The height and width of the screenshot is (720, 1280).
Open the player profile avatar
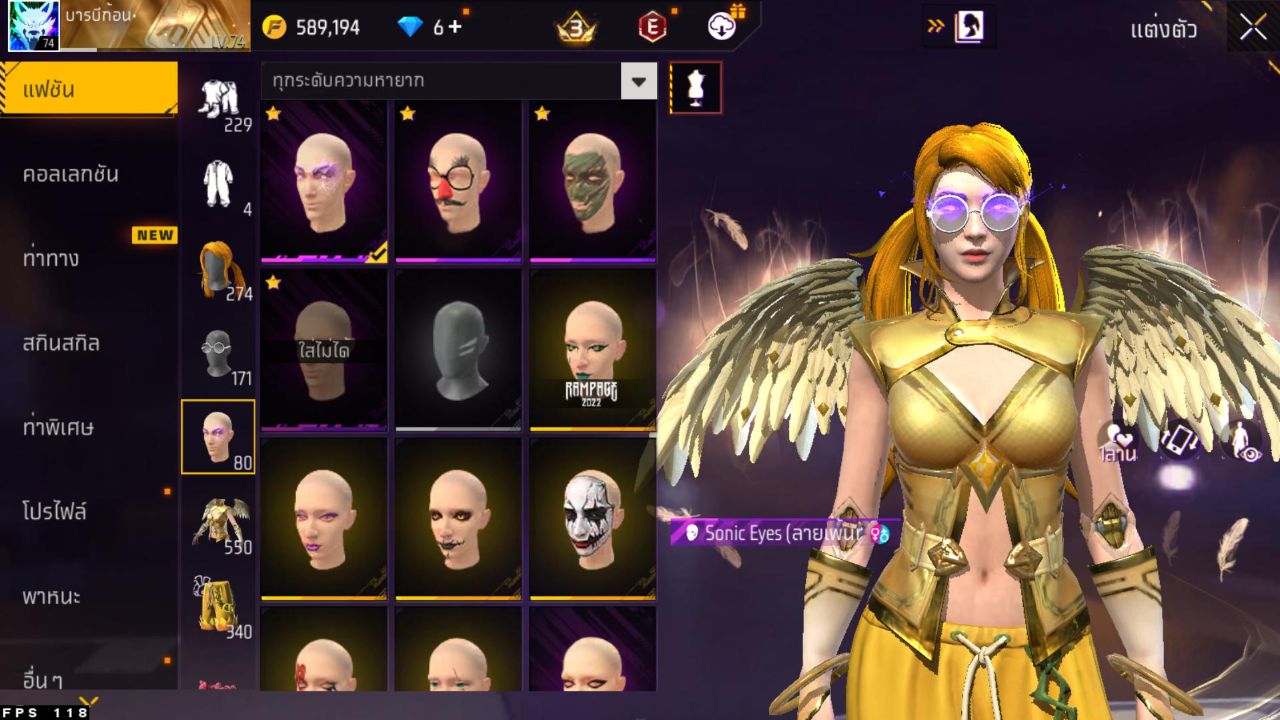pos(34,26)
